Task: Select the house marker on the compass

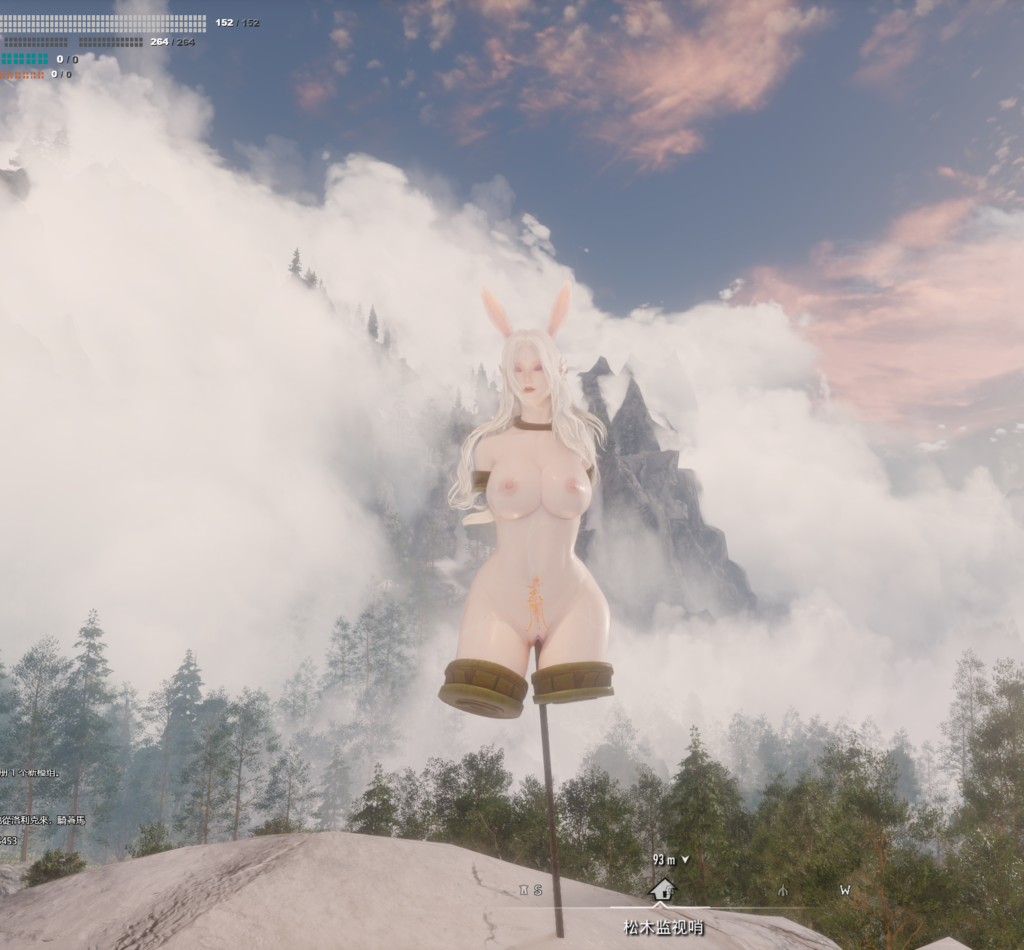Action: [662, 889]
